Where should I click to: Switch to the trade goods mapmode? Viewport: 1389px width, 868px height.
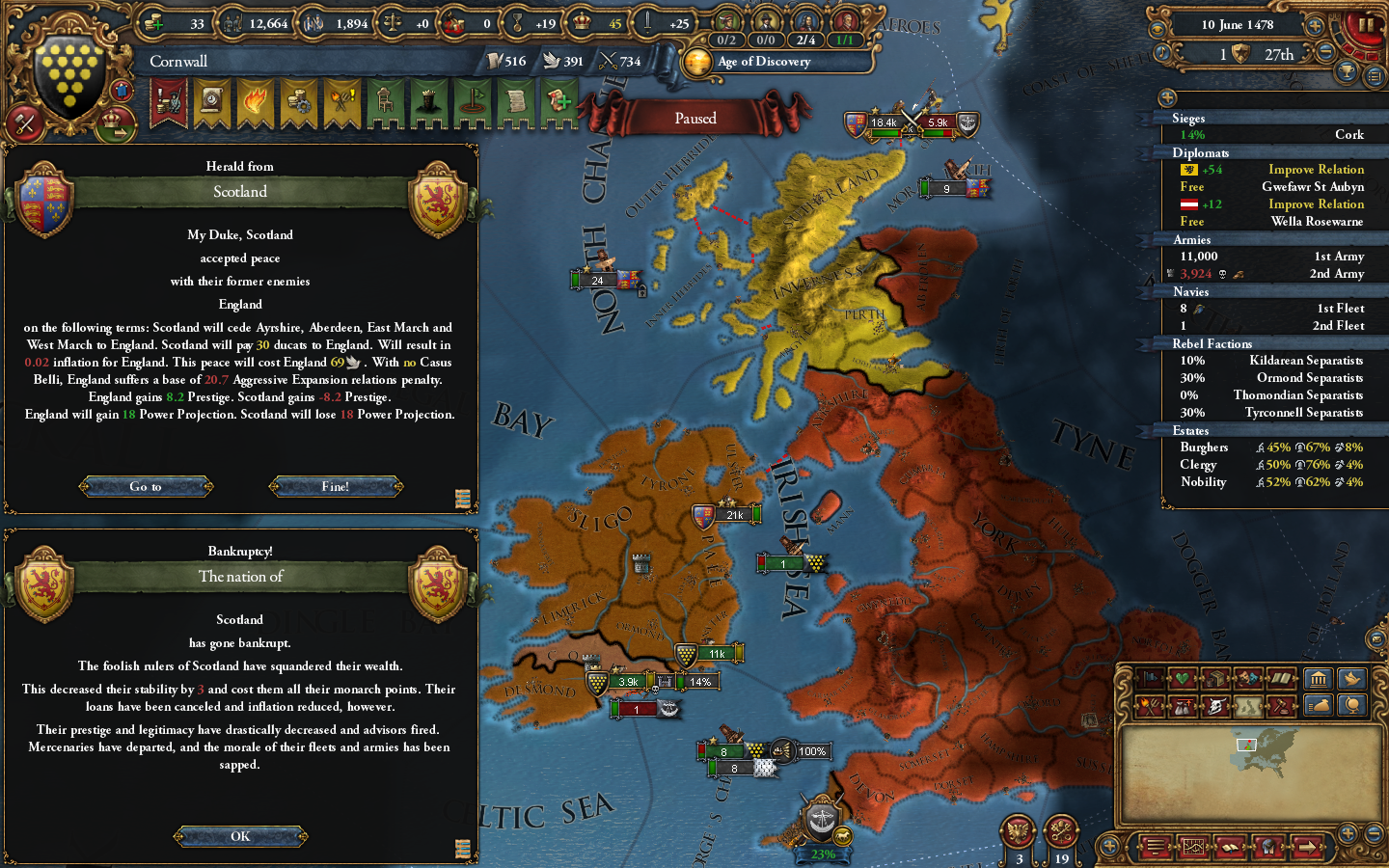coord(1217,679)
